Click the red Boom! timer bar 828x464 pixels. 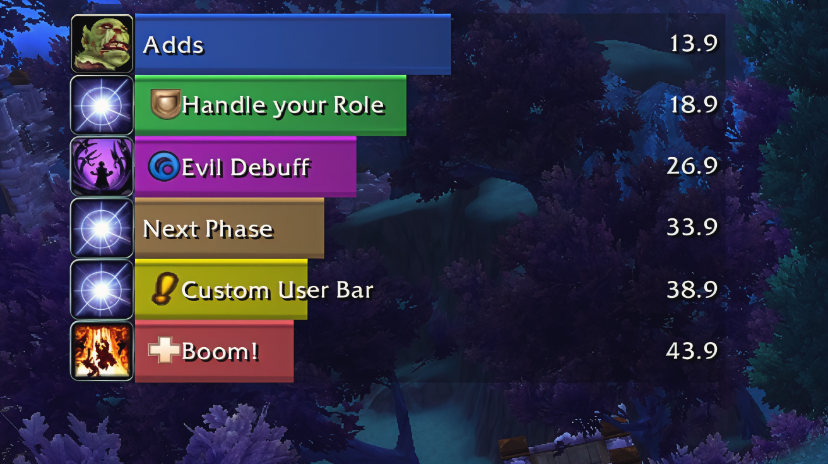click(x=214, y=352)
